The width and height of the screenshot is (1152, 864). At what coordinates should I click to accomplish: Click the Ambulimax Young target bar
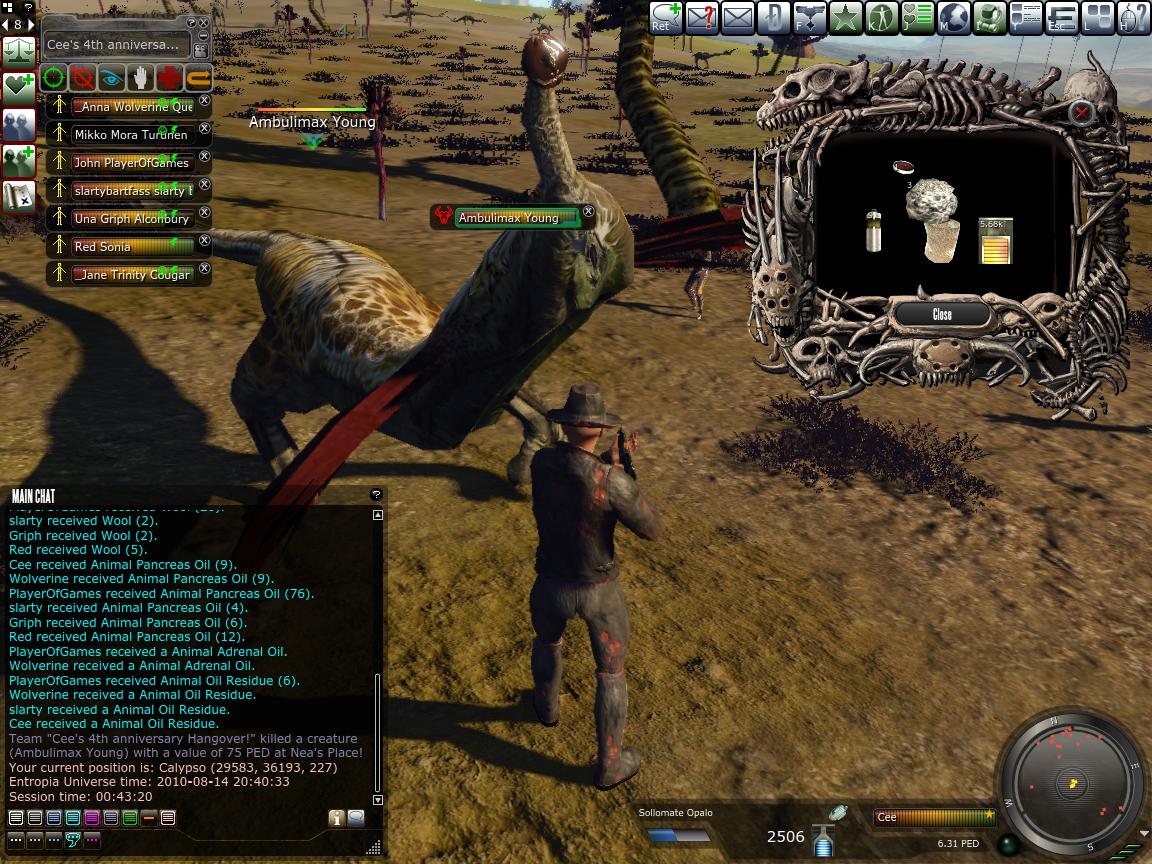coord(516,217)
